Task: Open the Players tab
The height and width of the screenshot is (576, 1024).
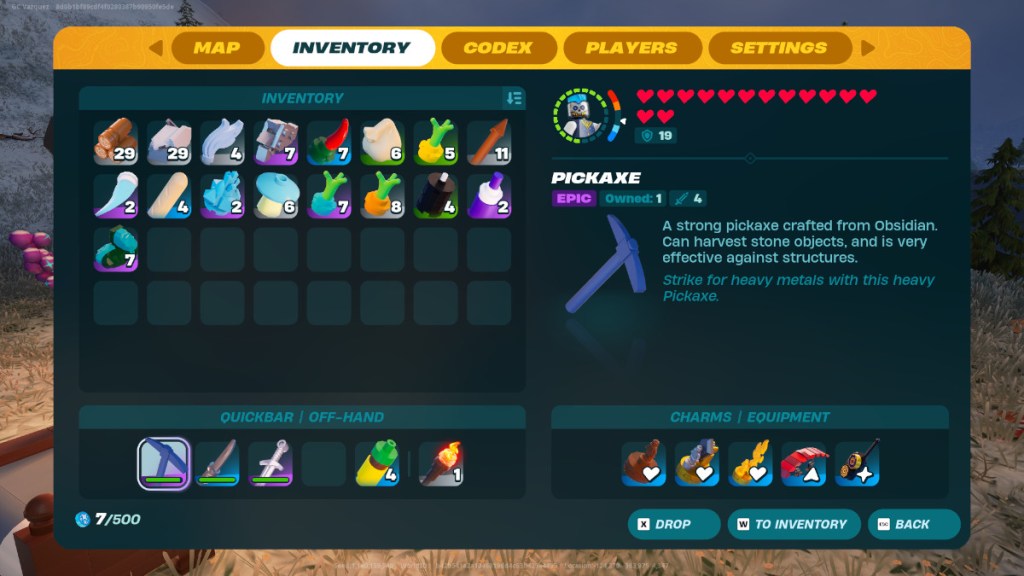Action: (x=631, y=48)
